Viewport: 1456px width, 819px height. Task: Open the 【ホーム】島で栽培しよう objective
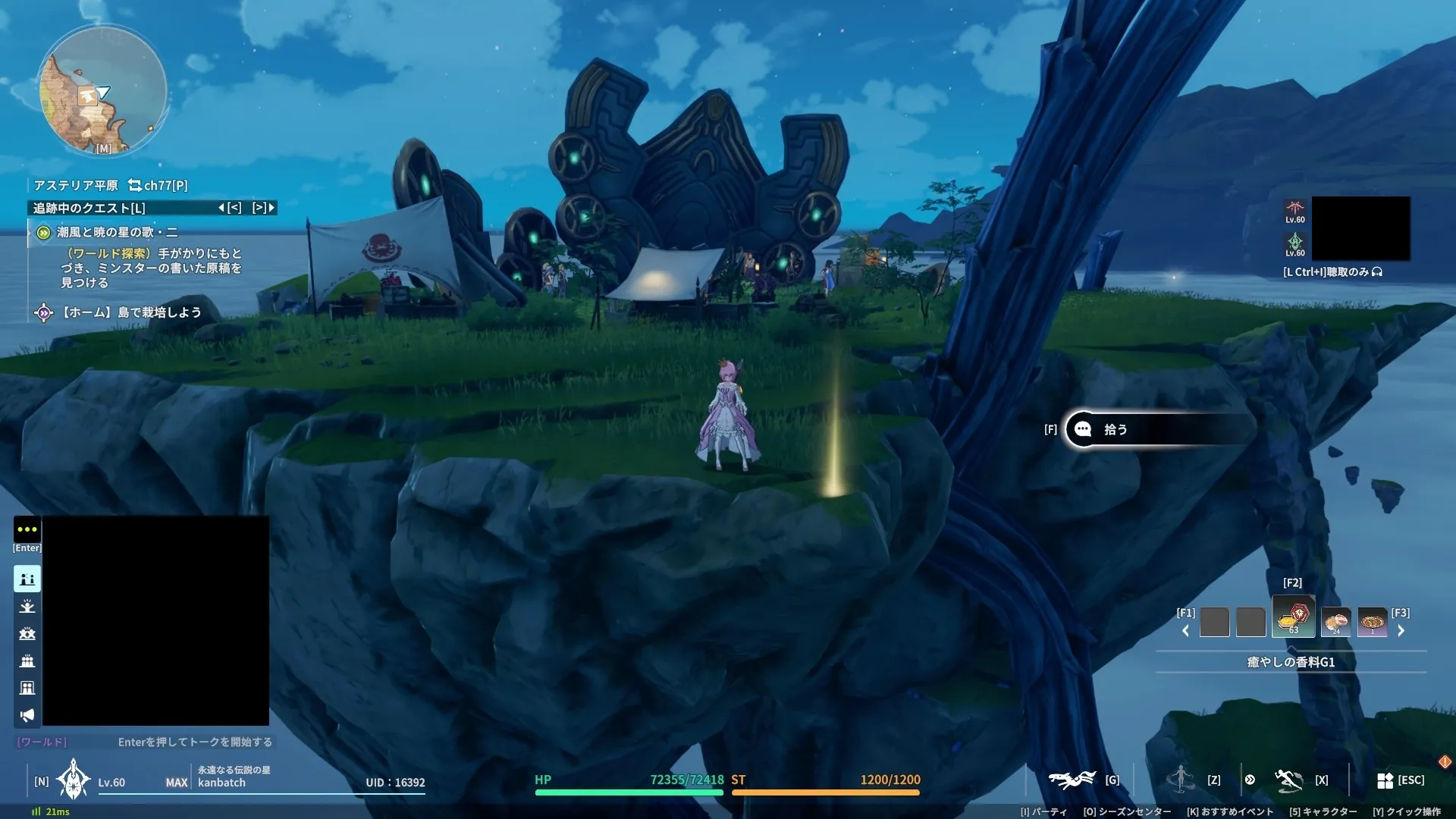click(x=131, y=312)
